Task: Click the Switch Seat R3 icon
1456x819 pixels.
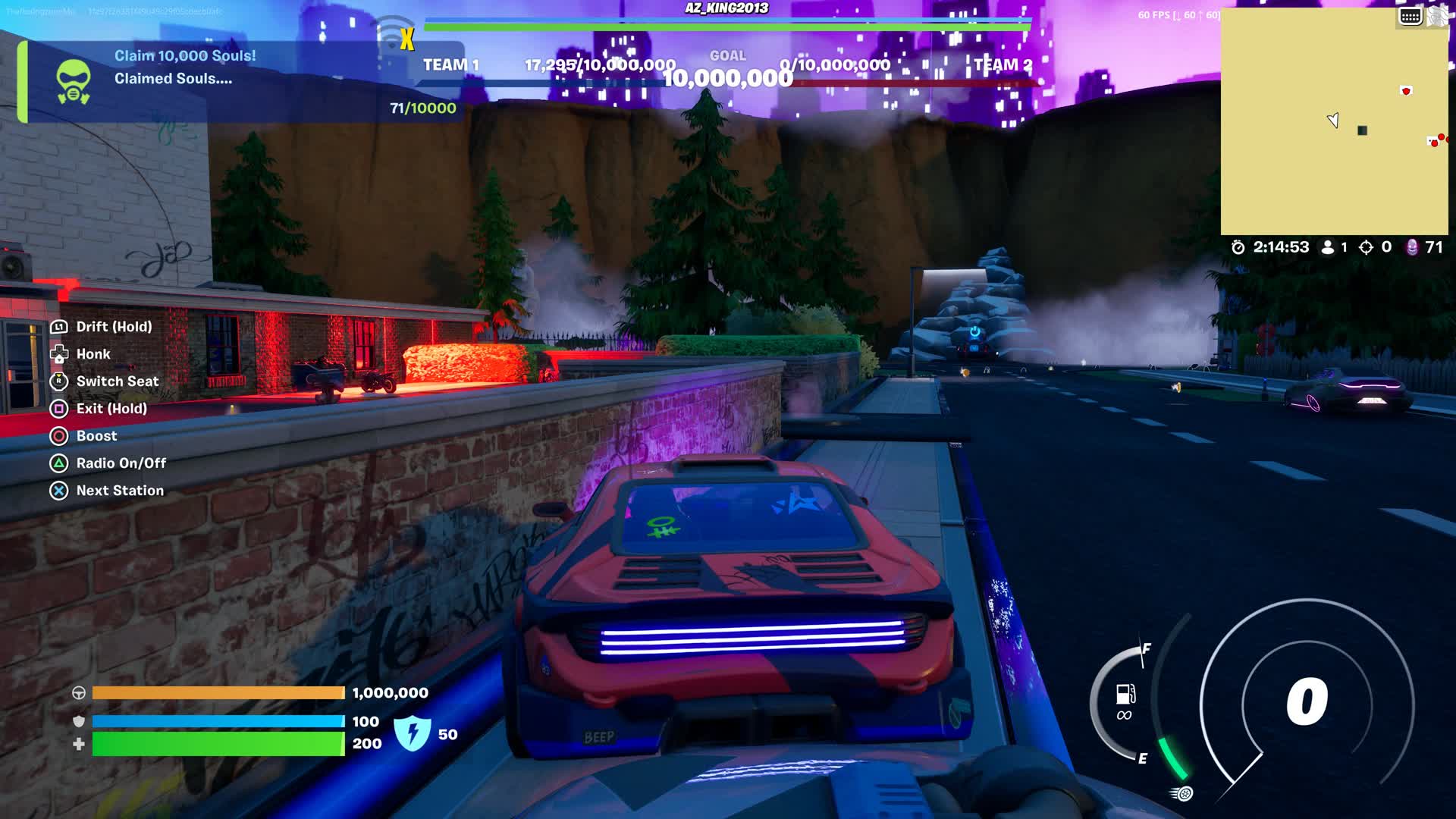Action: pyautogui.click(x=59, y=381)
